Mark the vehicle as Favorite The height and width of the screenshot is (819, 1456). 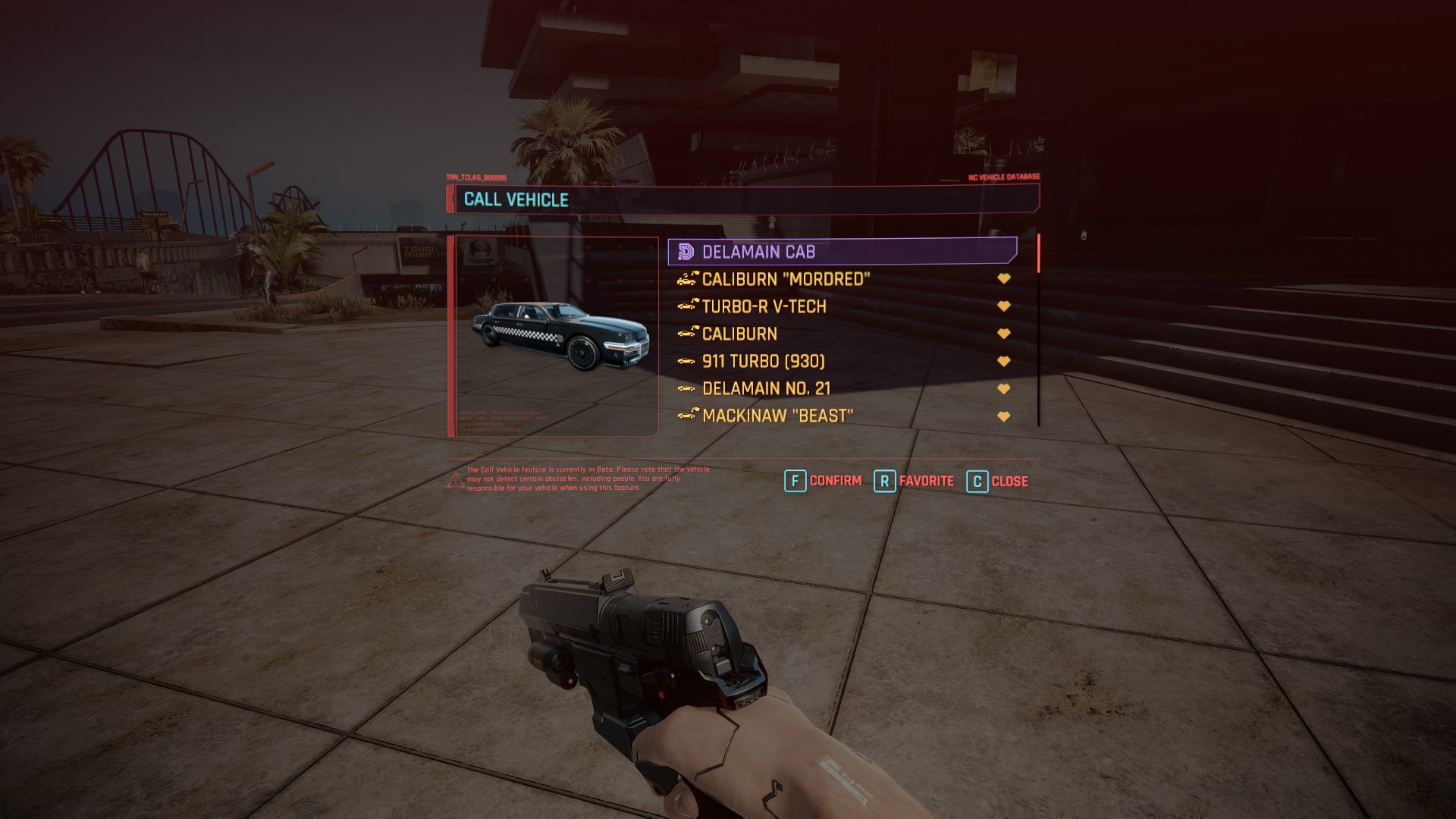click(x=915, y=481)
